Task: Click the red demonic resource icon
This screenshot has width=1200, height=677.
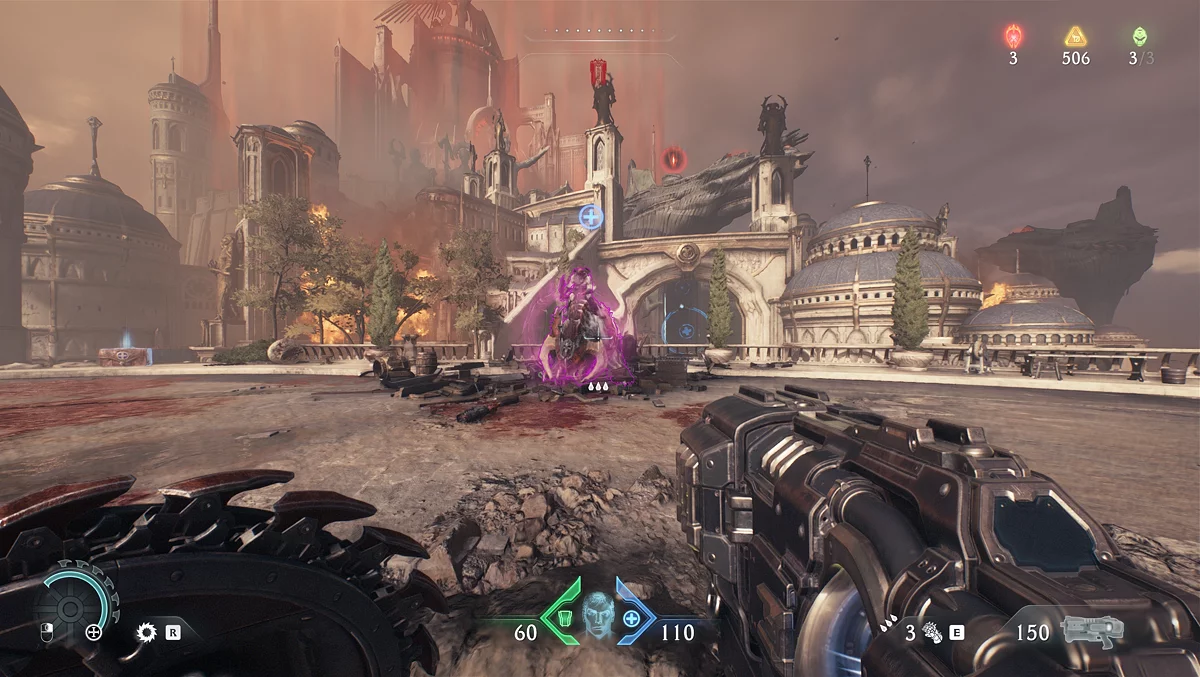Action: pos(1013,37)
